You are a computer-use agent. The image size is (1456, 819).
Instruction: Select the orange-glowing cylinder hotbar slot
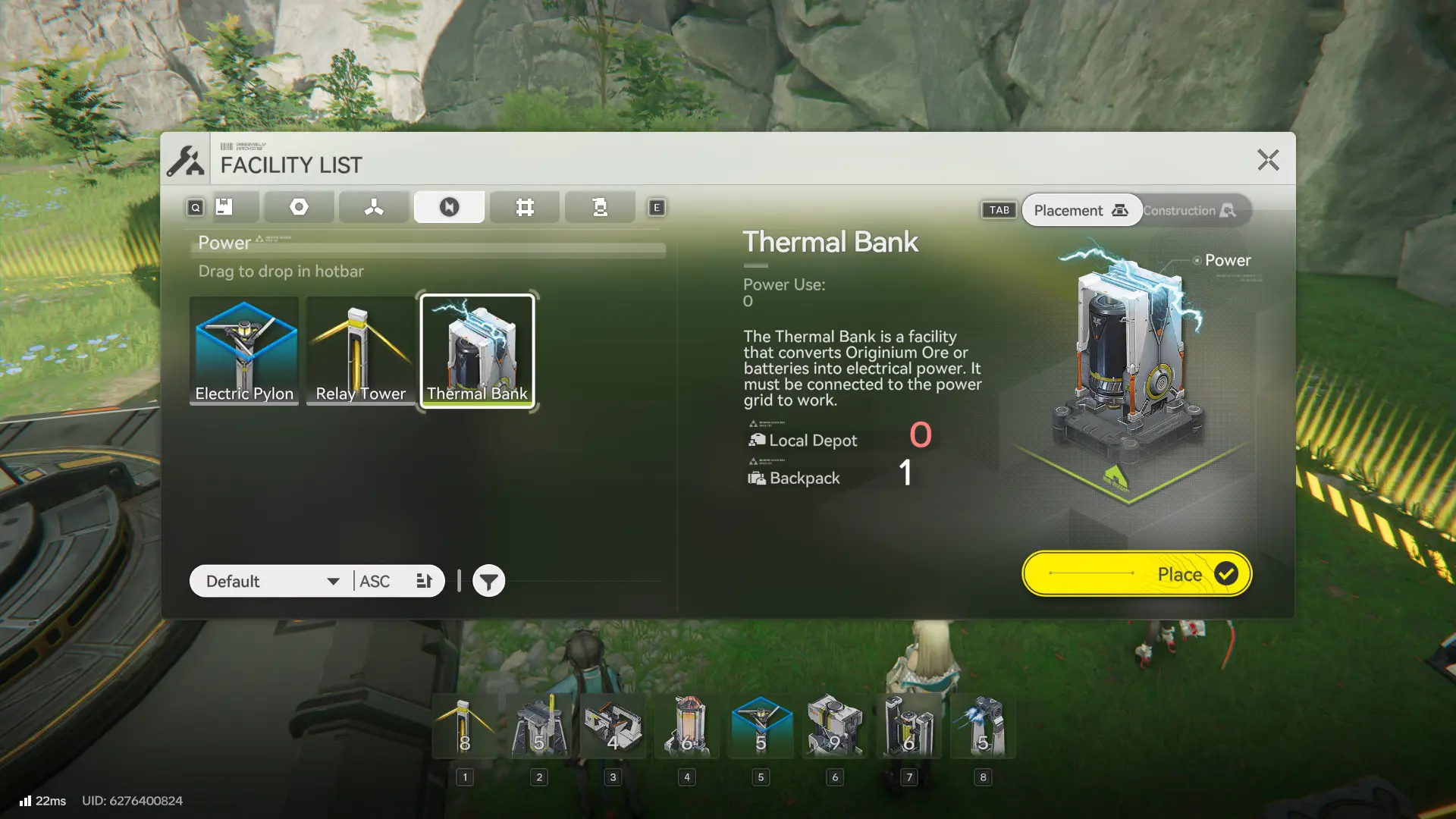click(687, 726)
